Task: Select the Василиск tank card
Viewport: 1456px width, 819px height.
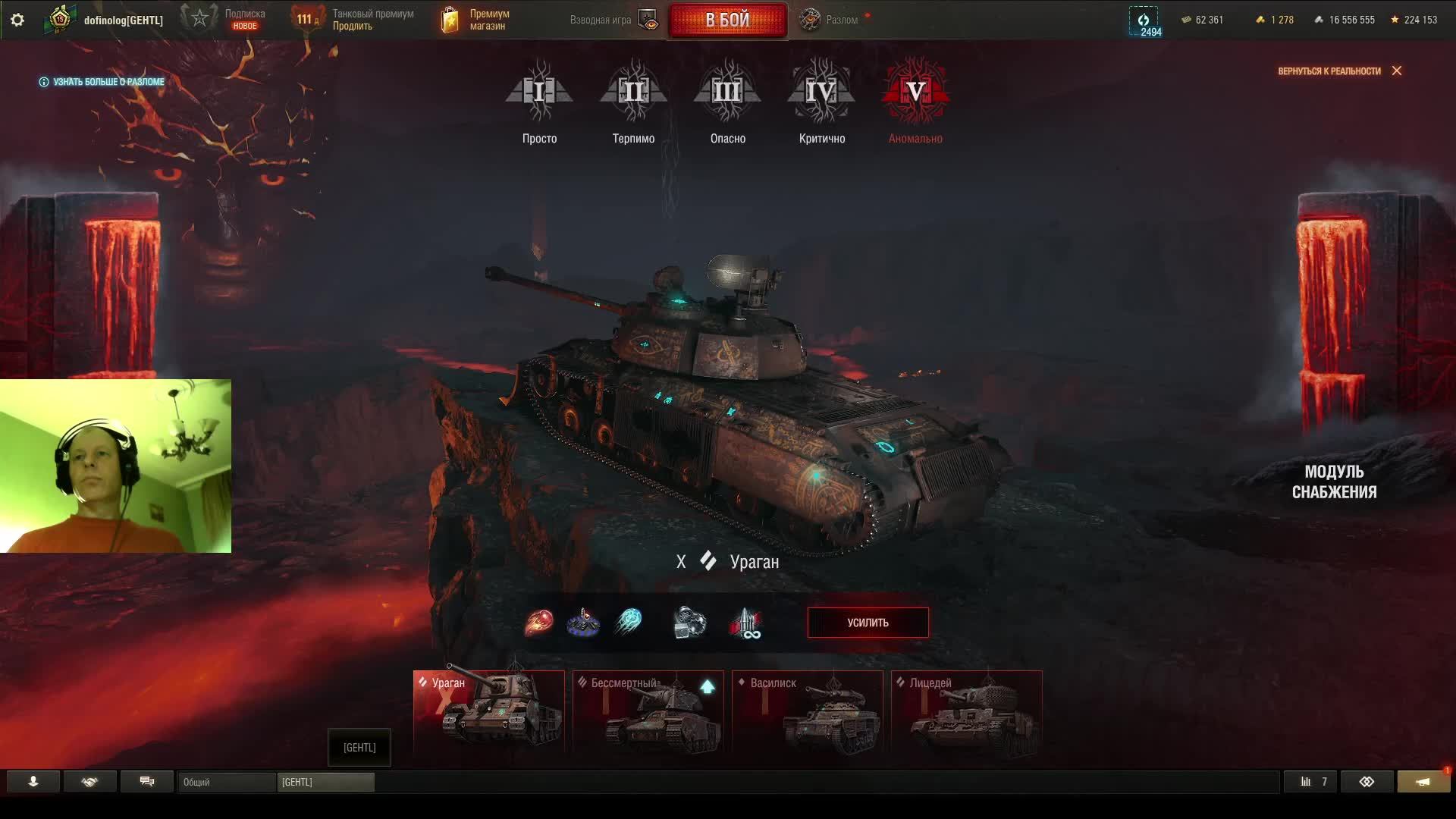Action: (x=808, y=711)
